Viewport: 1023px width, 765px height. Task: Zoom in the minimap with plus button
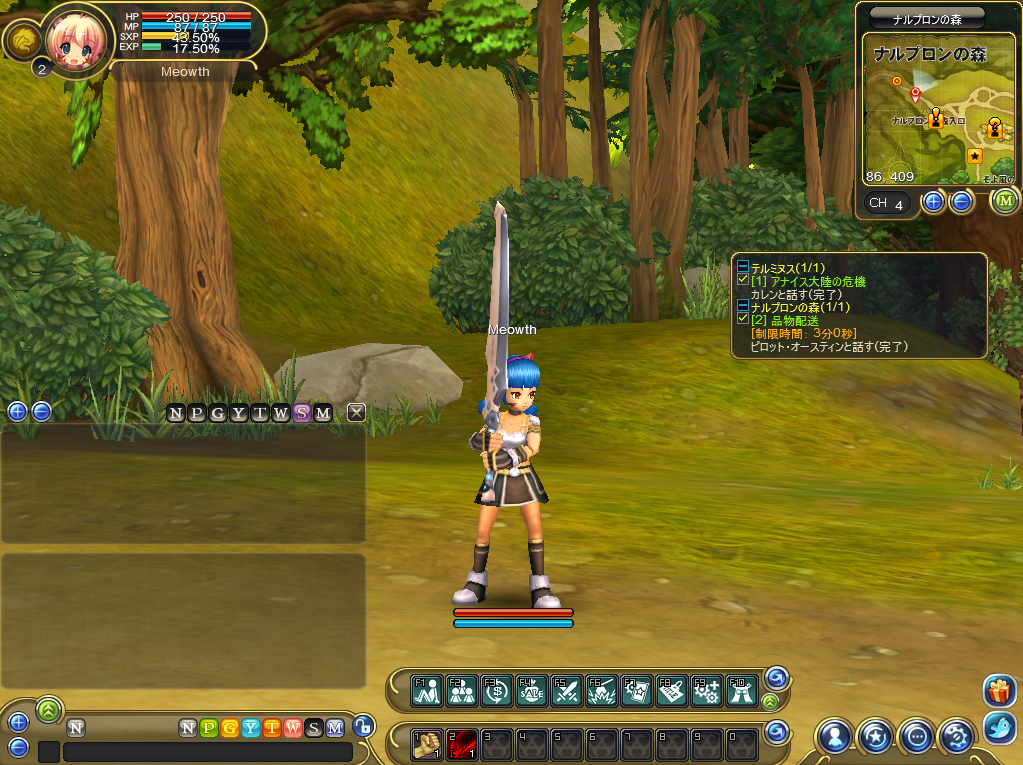(933, 202)
